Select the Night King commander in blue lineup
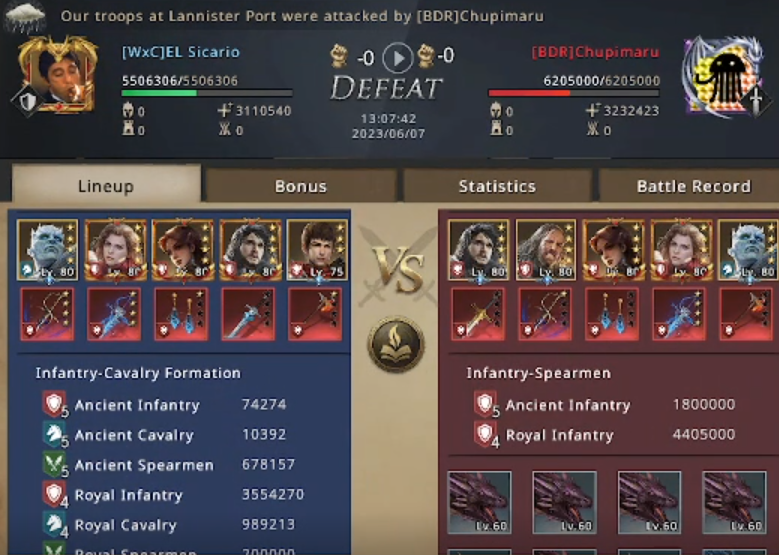The height and width of the screenshot is (555, 779). click(x=48, y=250)
